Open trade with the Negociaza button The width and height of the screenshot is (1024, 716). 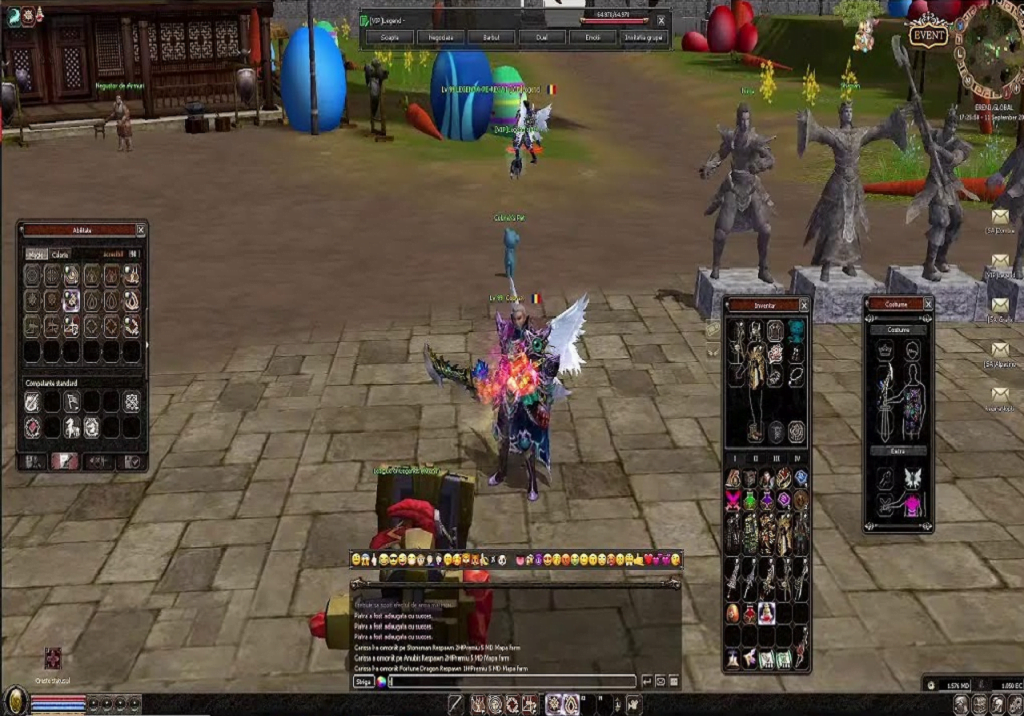coord(441,37)
